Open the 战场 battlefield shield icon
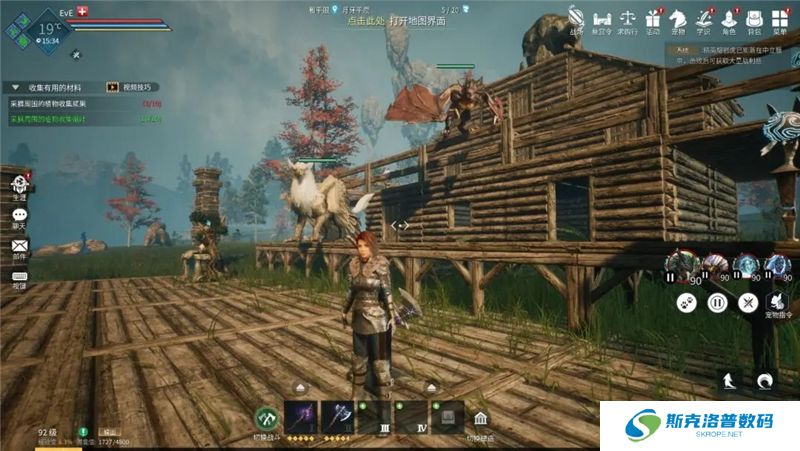 click(577, 17)
